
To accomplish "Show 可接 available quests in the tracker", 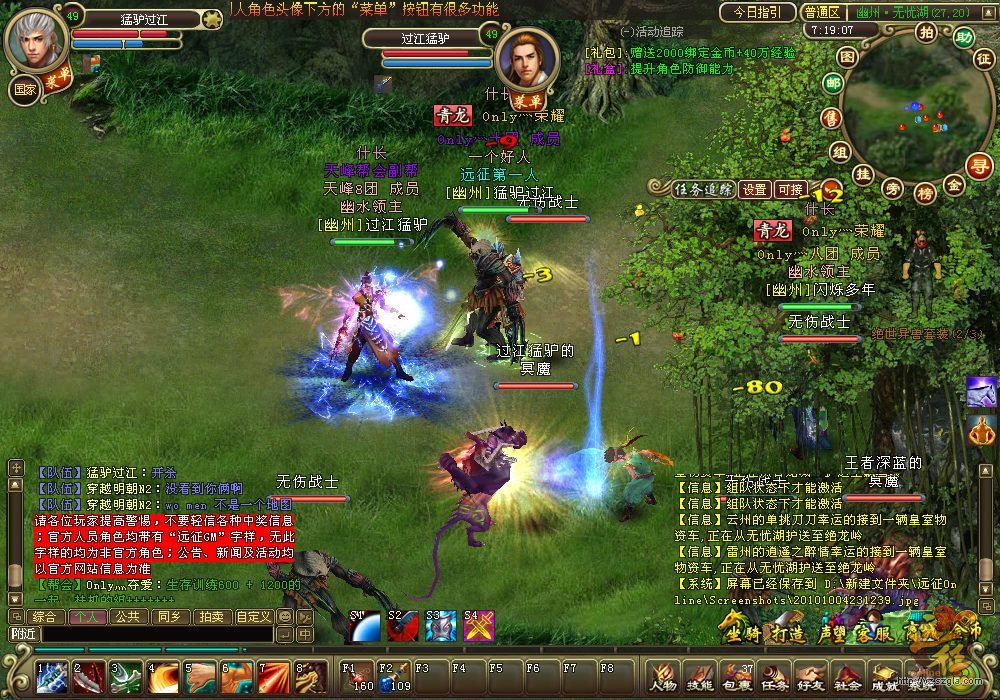I will click(x=790, y=189).
